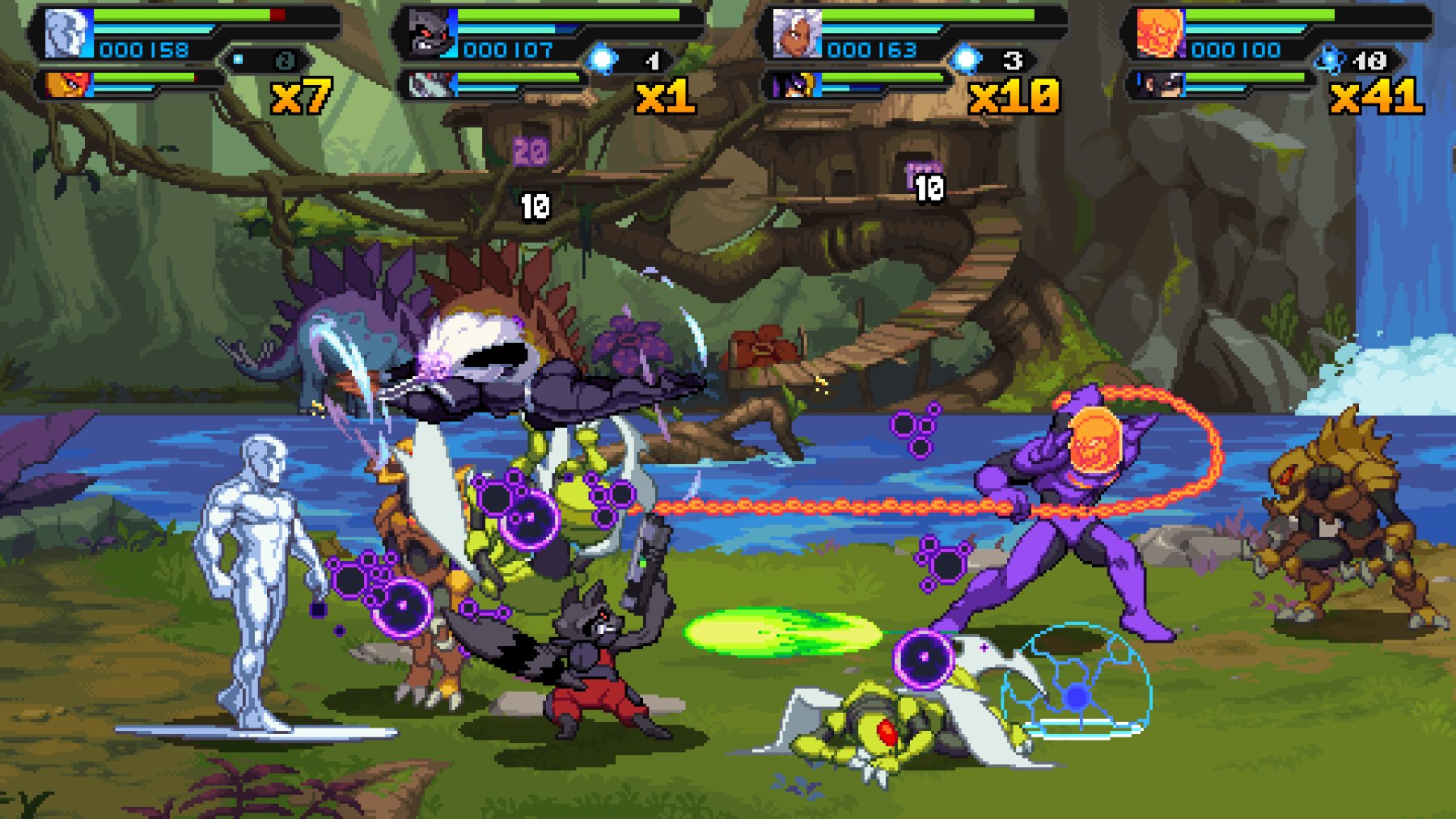This screenshot has width=1456, height=819.
Task: Toggle the x7 combo multiplier display
Action: (x=303, y=95)
